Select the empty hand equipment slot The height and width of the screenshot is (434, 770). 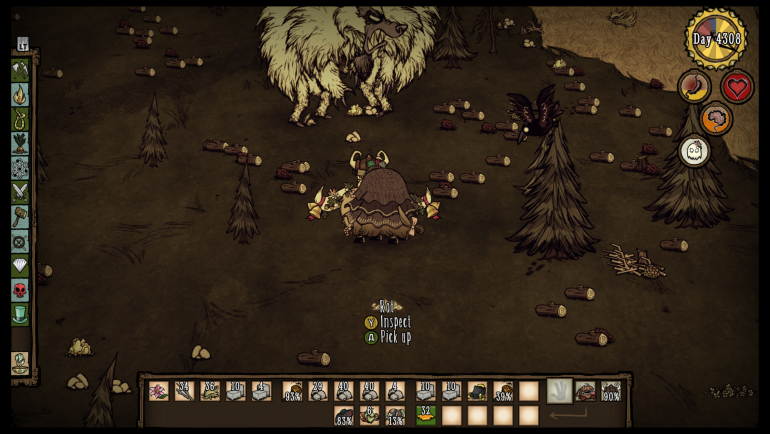pos(559,391)
